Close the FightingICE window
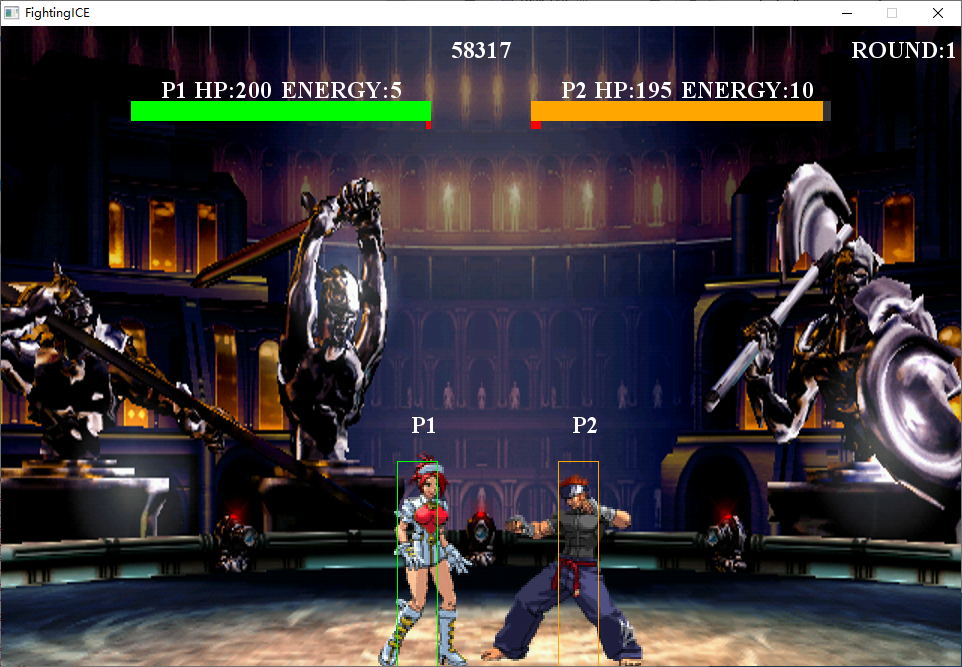 [x=937, y=13]
